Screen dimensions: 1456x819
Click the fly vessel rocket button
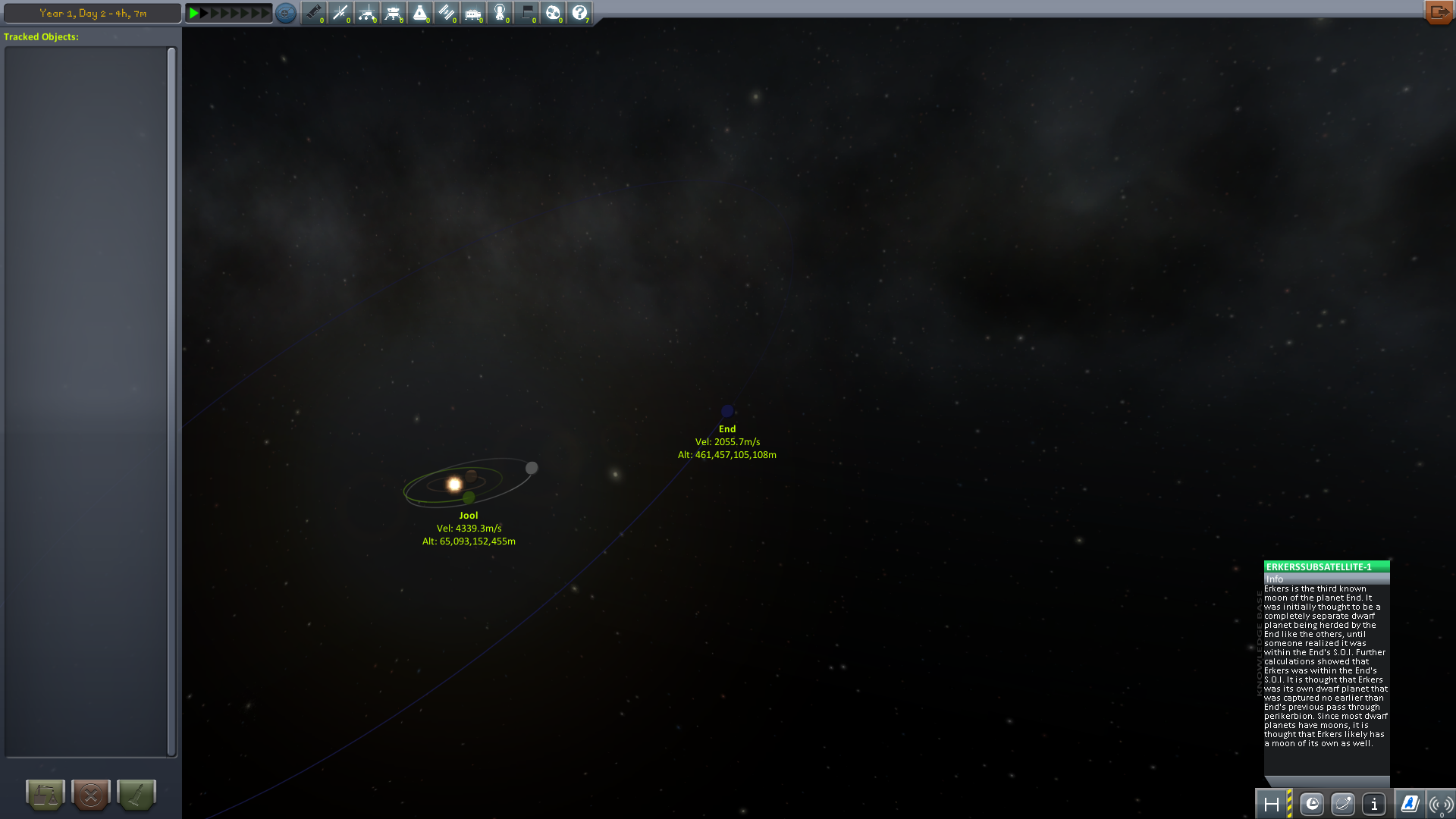coord(136,795)
